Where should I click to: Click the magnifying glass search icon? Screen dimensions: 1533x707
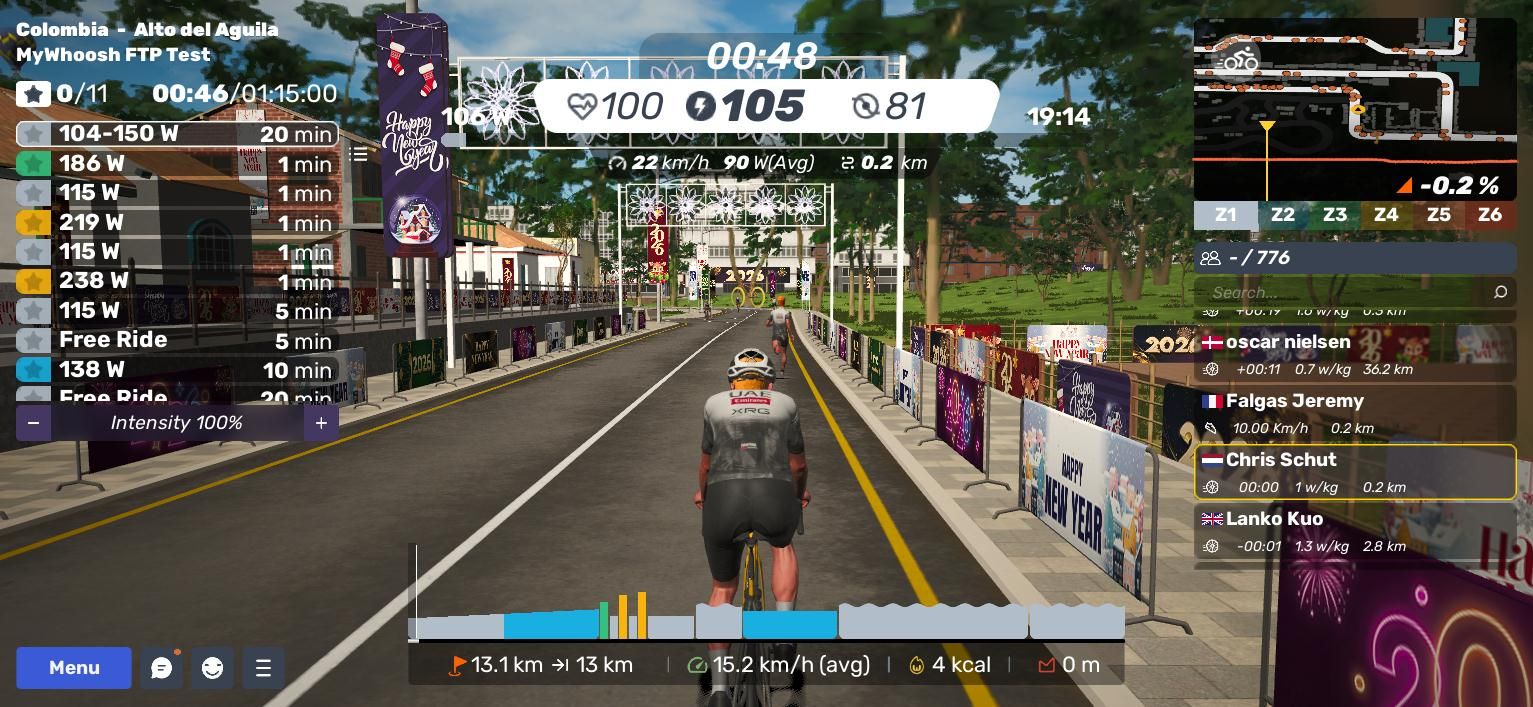coord(1500,292)
